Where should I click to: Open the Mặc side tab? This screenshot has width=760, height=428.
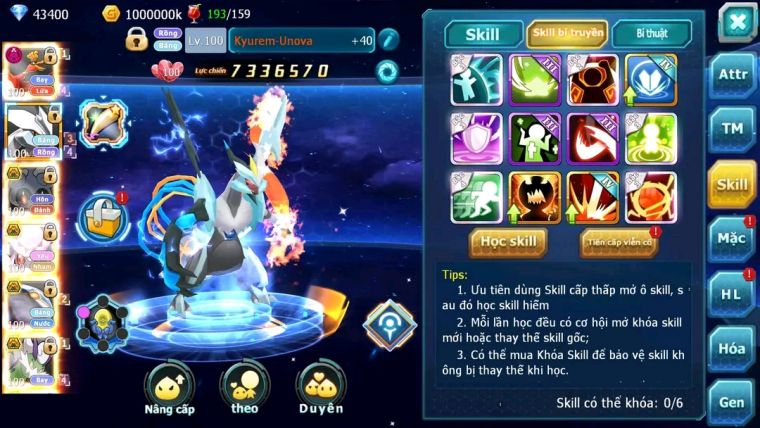tap(732, 239)
